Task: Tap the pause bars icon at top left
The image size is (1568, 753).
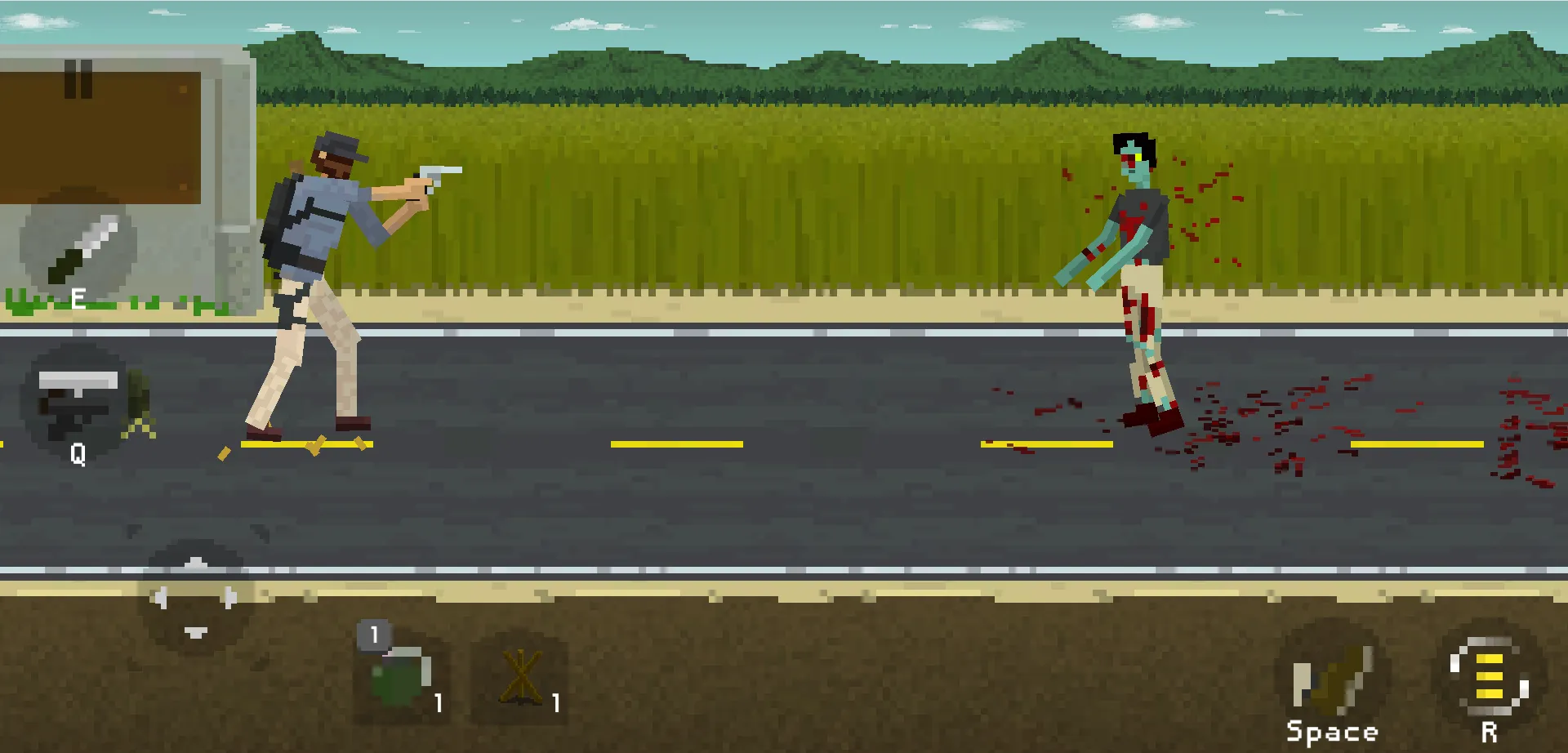Action: tap(79, 78)
